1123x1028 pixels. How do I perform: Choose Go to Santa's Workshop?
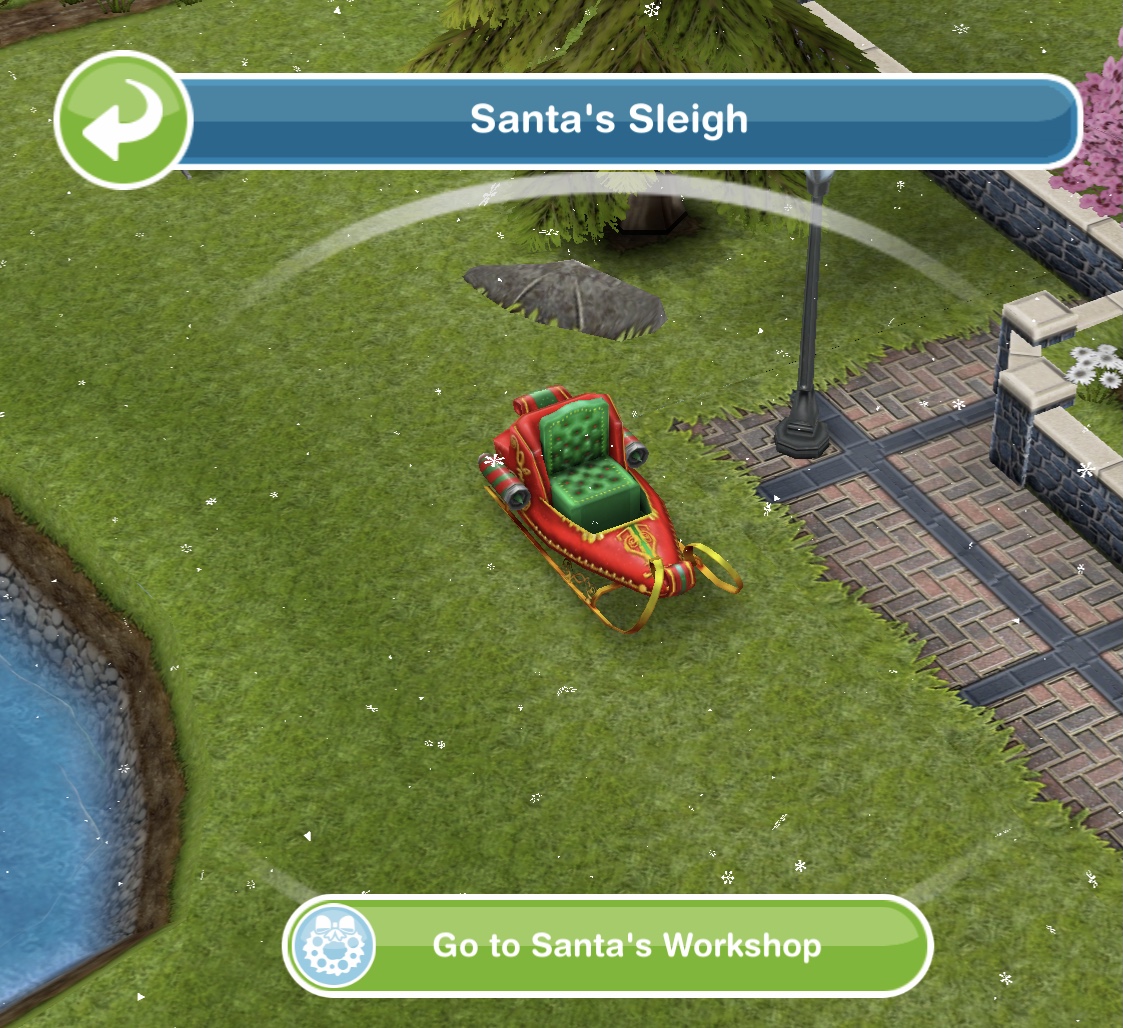pos(608,945)
